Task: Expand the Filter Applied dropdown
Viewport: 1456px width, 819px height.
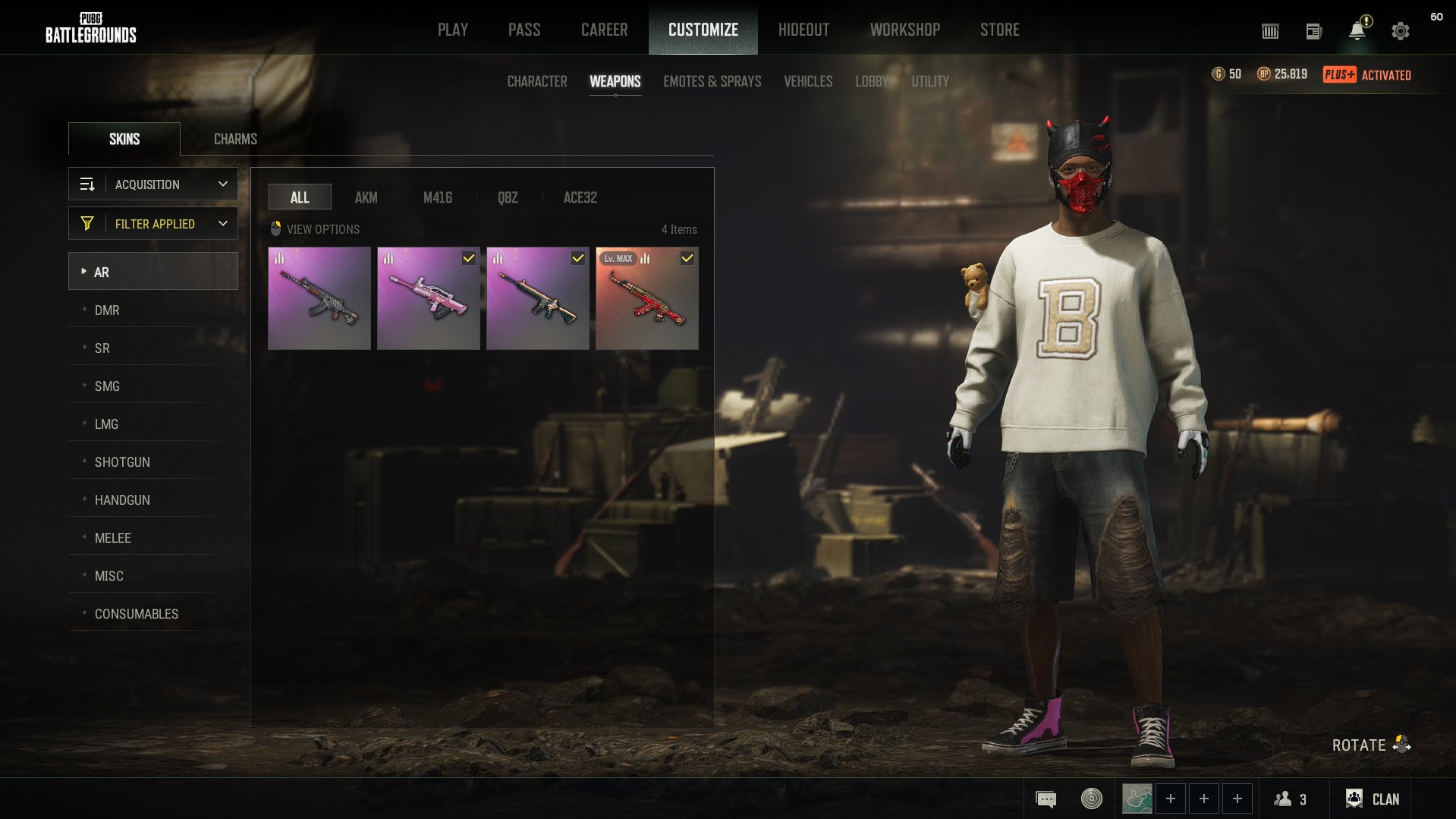Action: (153, 224)
